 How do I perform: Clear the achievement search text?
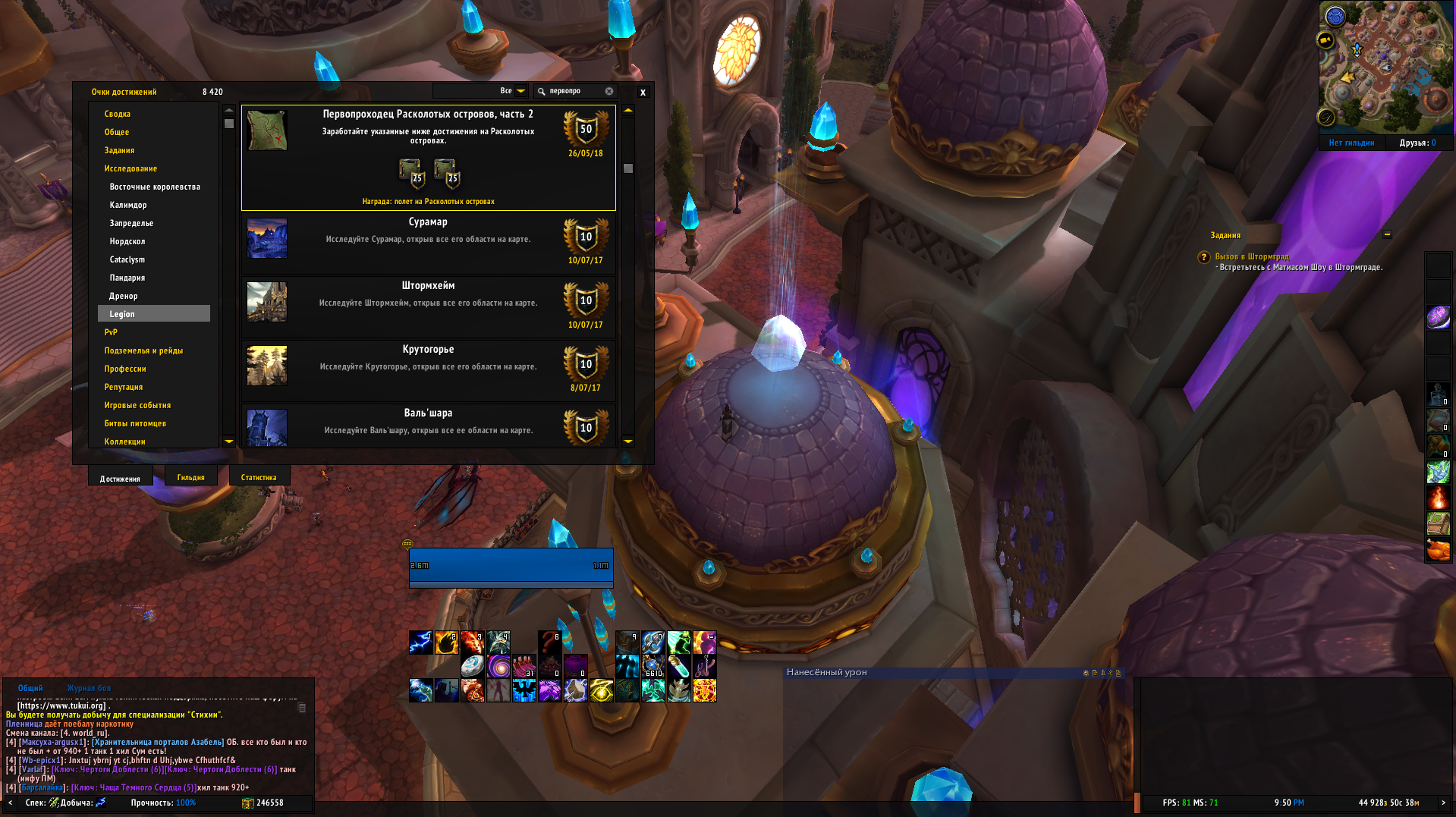click(609, 91)
